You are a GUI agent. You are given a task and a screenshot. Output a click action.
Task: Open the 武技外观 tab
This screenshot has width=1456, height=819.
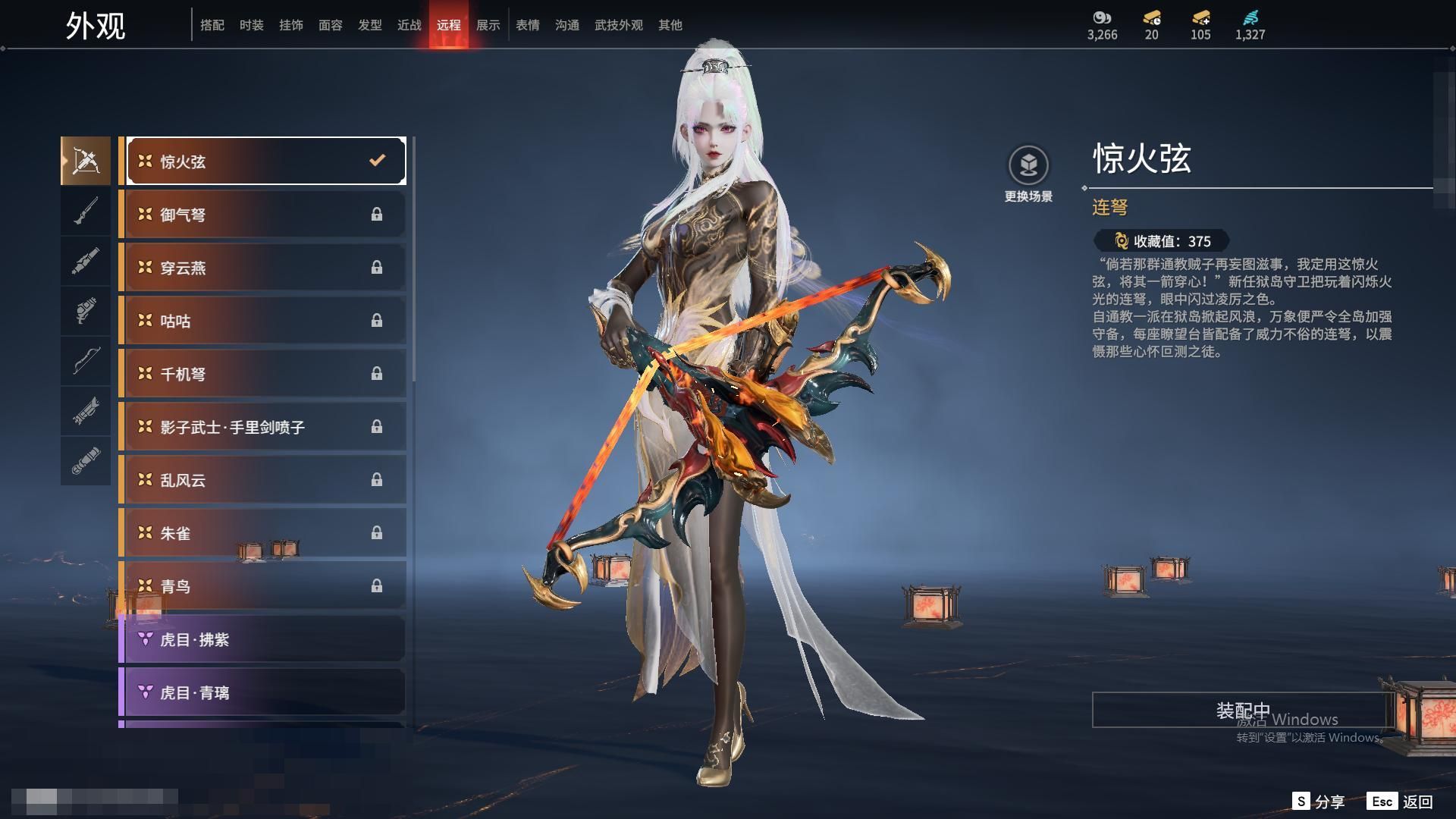coord(618,25)
